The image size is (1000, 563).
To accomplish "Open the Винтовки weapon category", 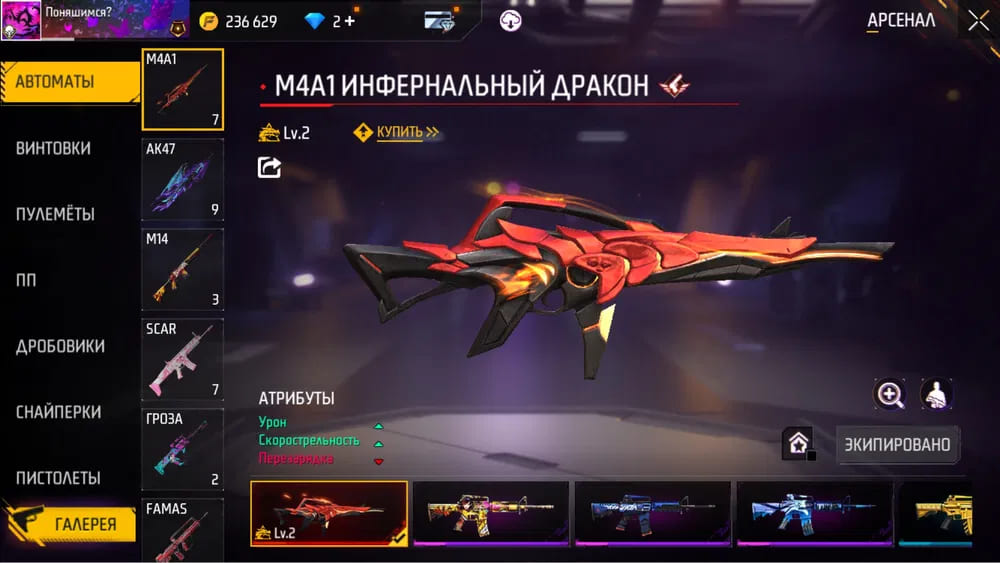I will (x=54, y=148).
